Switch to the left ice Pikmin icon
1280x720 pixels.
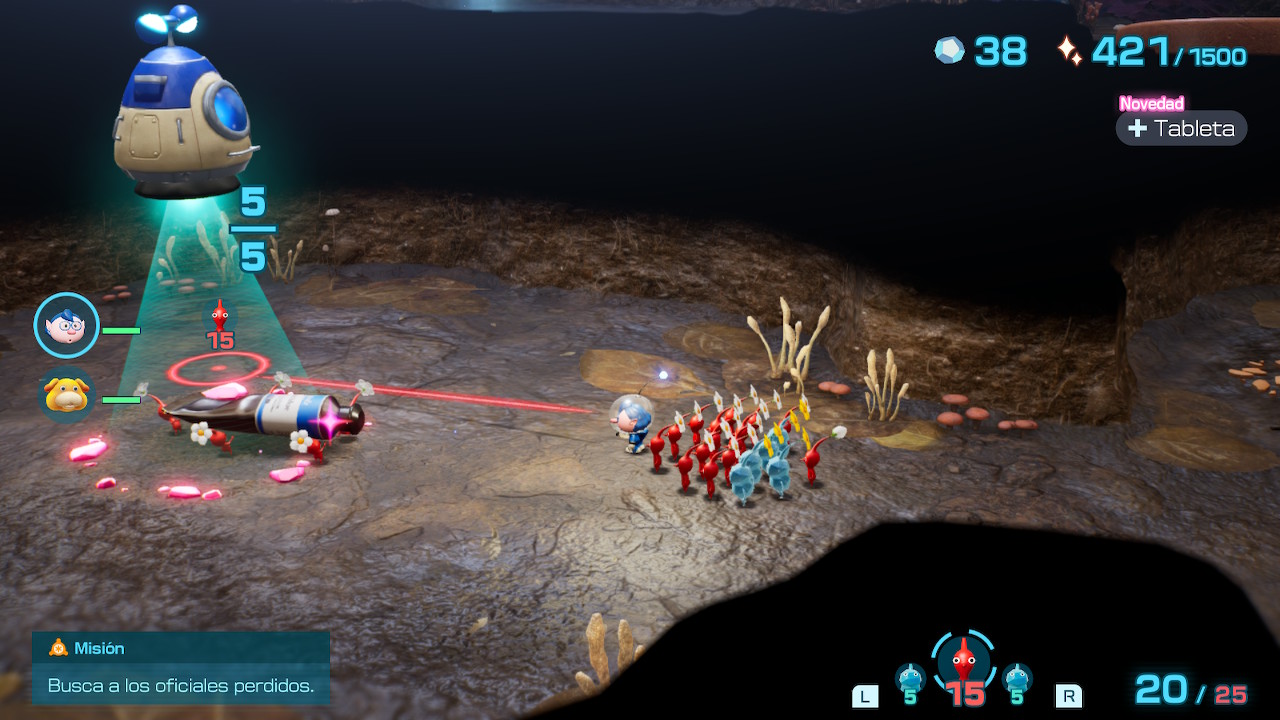coord(910,679)
